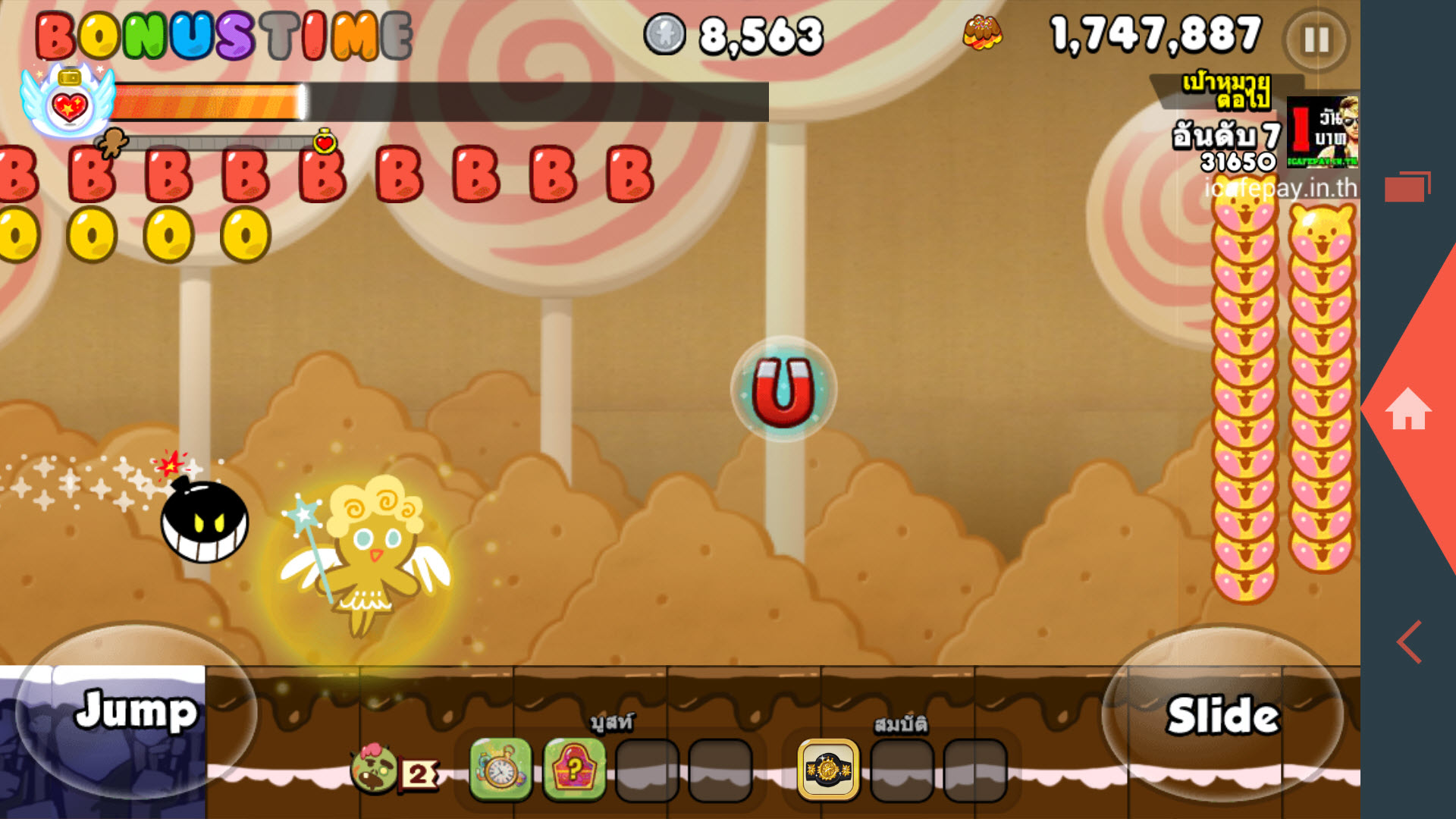
Task: Select the stopwatch boost item slot
Action: pyautogui.click(x=500, y=770)
